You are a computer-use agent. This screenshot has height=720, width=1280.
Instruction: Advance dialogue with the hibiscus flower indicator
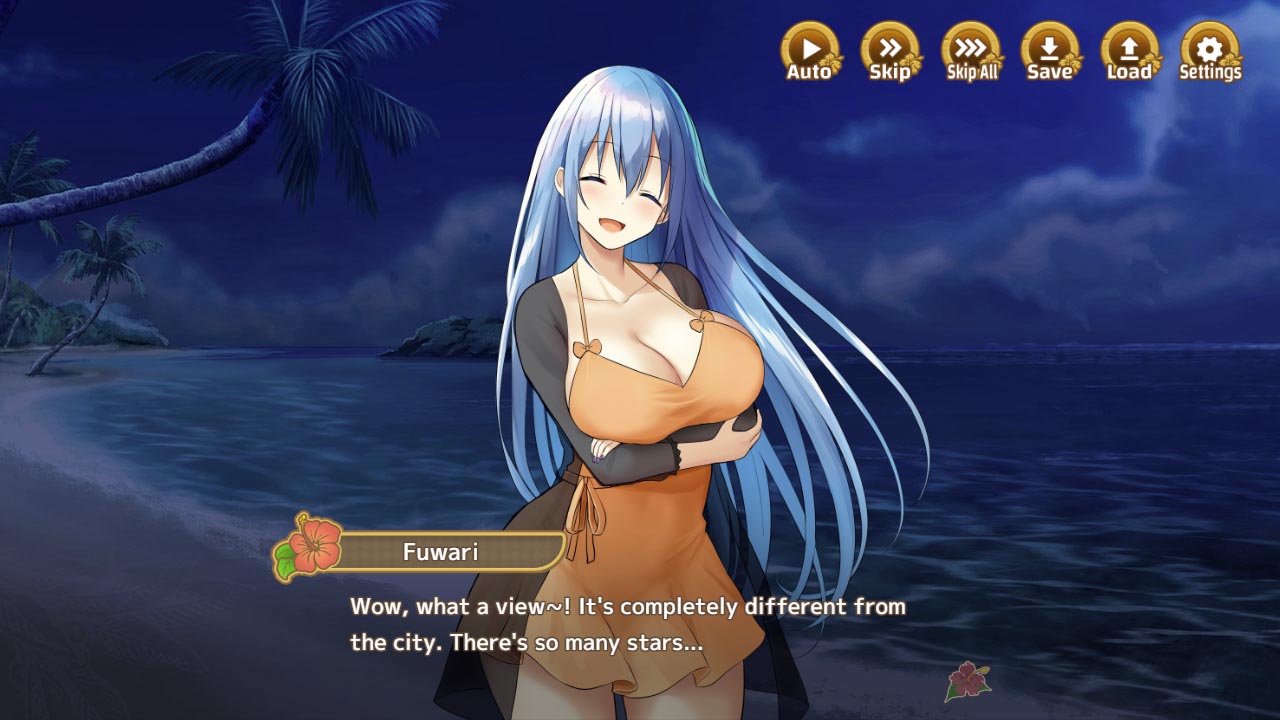968,680
